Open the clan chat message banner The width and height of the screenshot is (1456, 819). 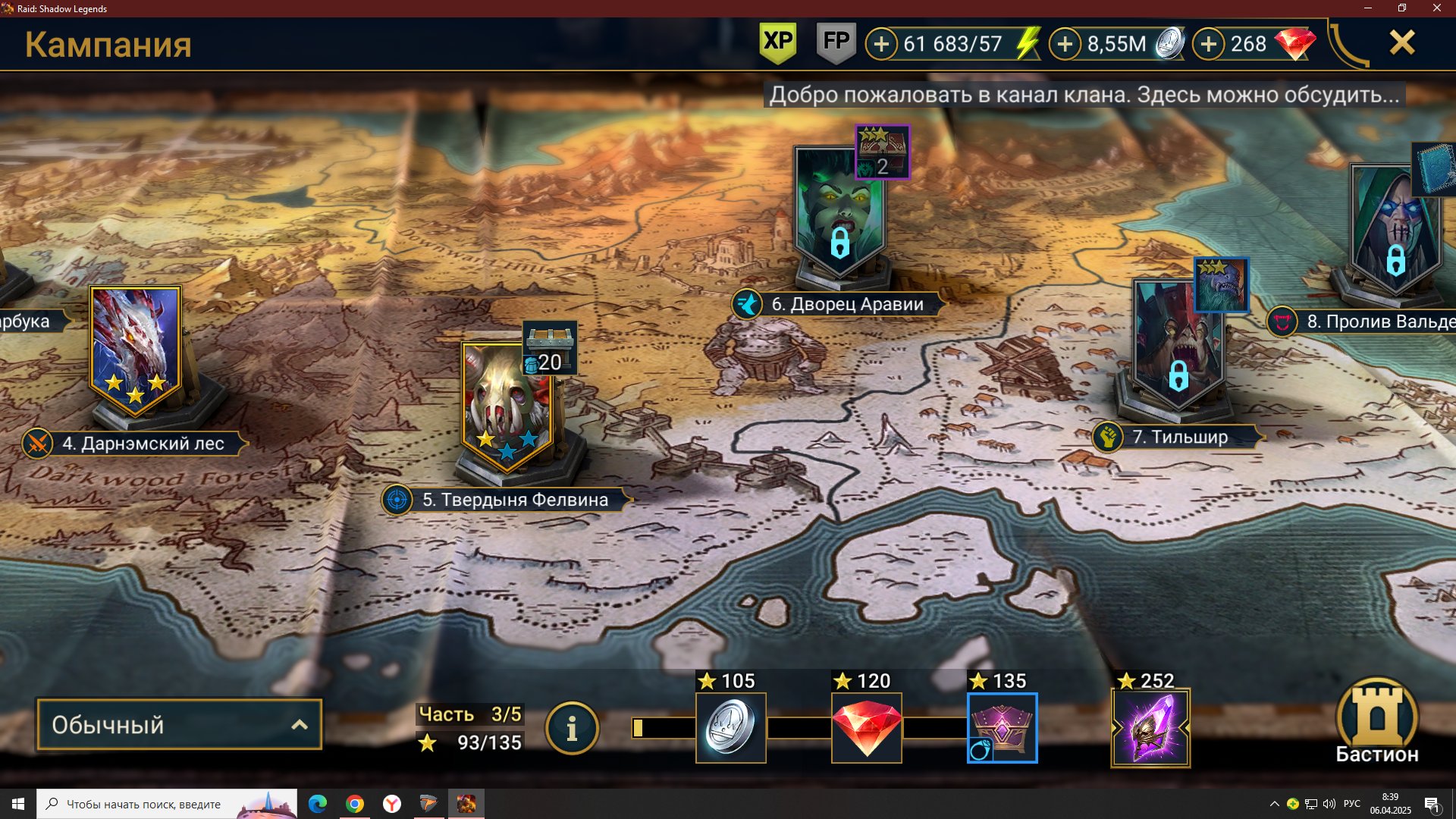pos(1084,95)
